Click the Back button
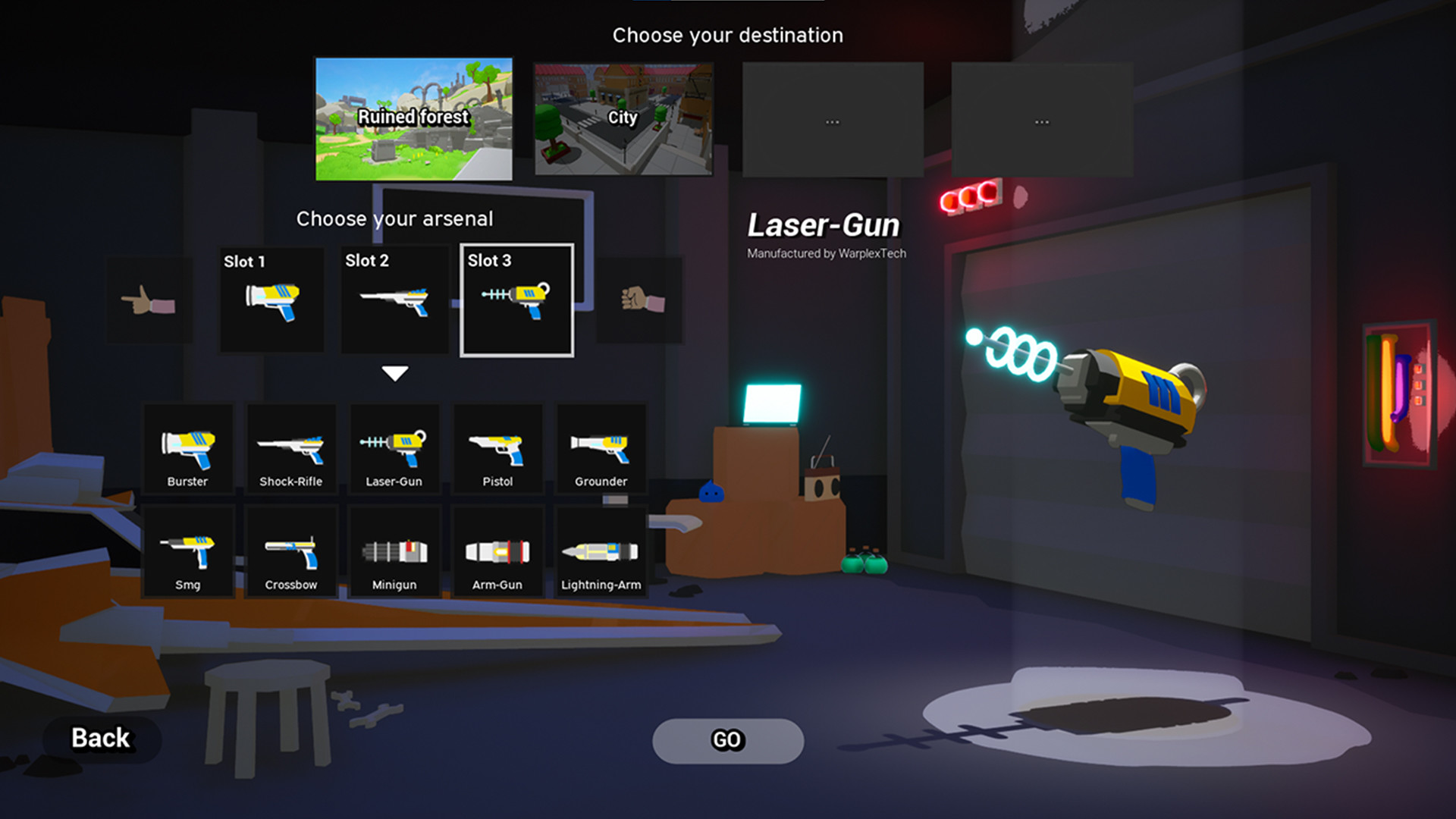The image size is (1456, 819). point(99,738)
